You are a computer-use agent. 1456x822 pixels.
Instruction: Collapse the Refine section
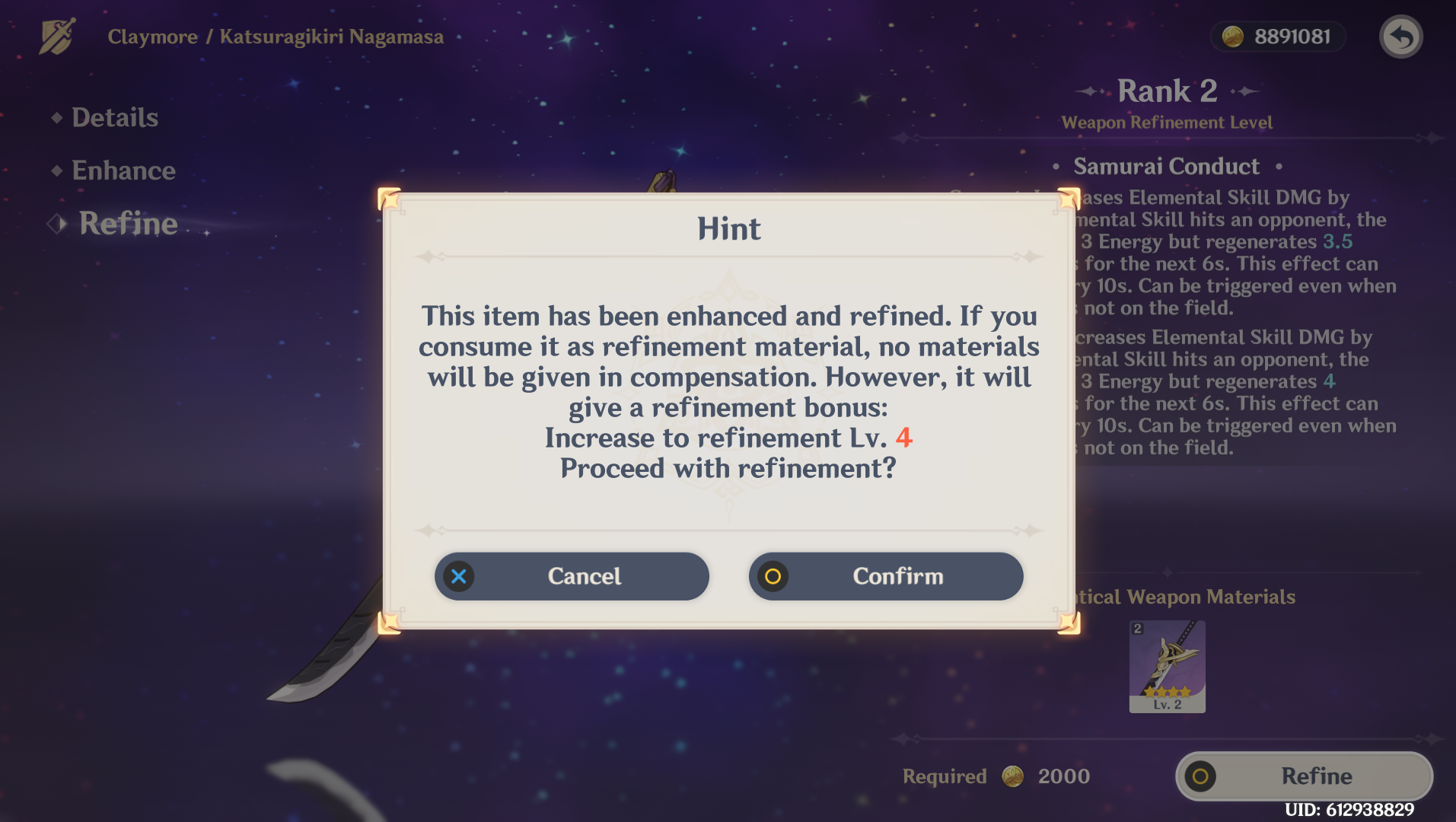coord(126,224)
